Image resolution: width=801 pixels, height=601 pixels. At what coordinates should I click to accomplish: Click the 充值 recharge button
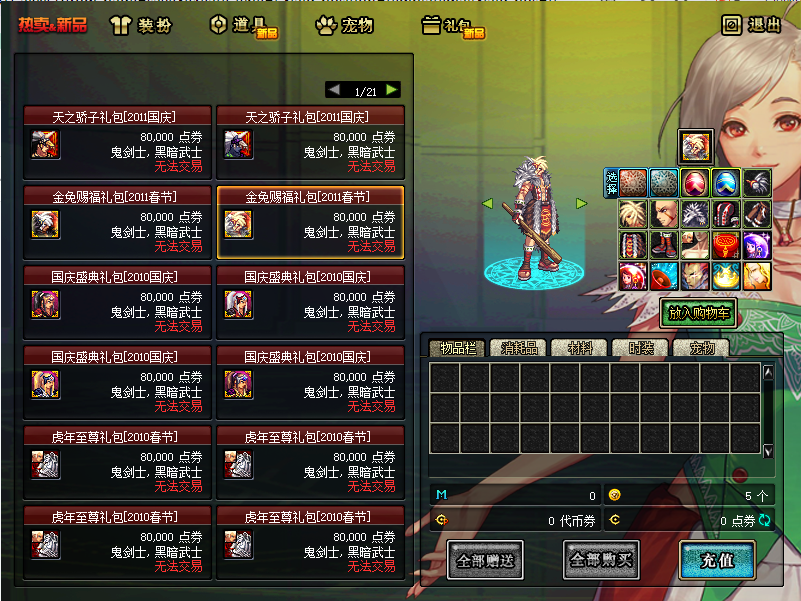(x=717, y=560)
